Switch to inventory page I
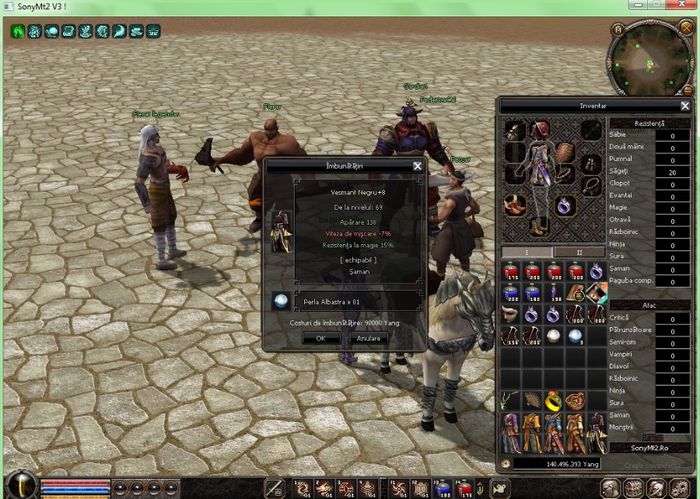700x499 pixels. click(x=527, y=252)
